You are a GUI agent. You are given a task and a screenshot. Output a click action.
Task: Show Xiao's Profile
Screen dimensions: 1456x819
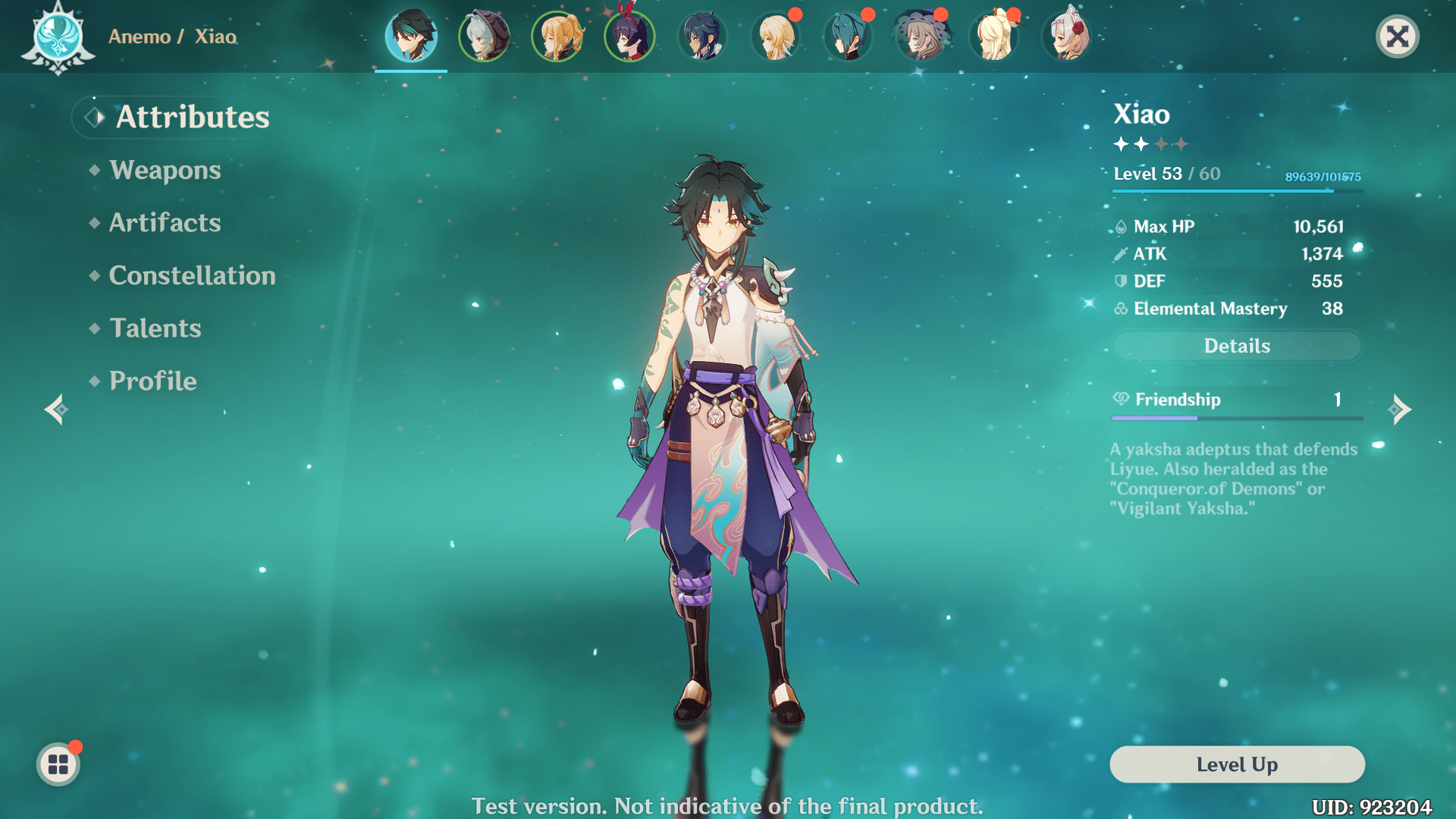click(x=152, y=381)
